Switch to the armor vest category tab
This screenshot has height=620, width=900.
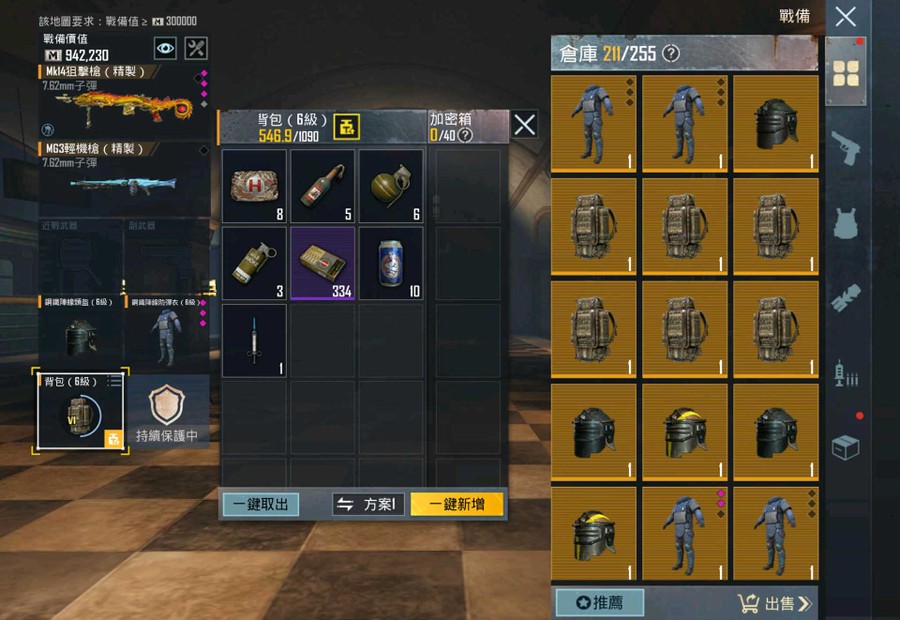pyautogui.click(x=846, y=222)
